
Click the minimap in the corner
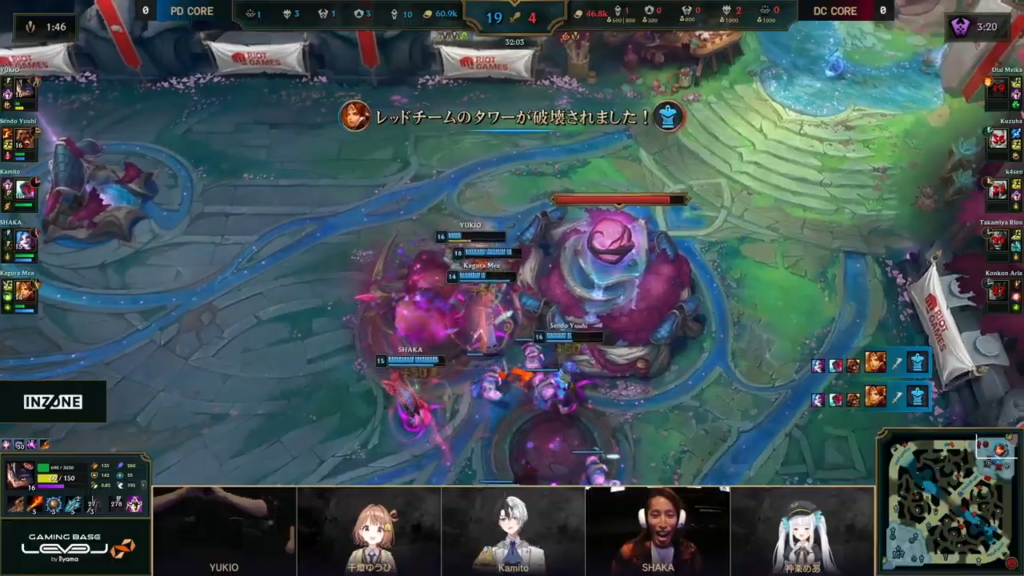pyautogui.click(x=951, y=502)
